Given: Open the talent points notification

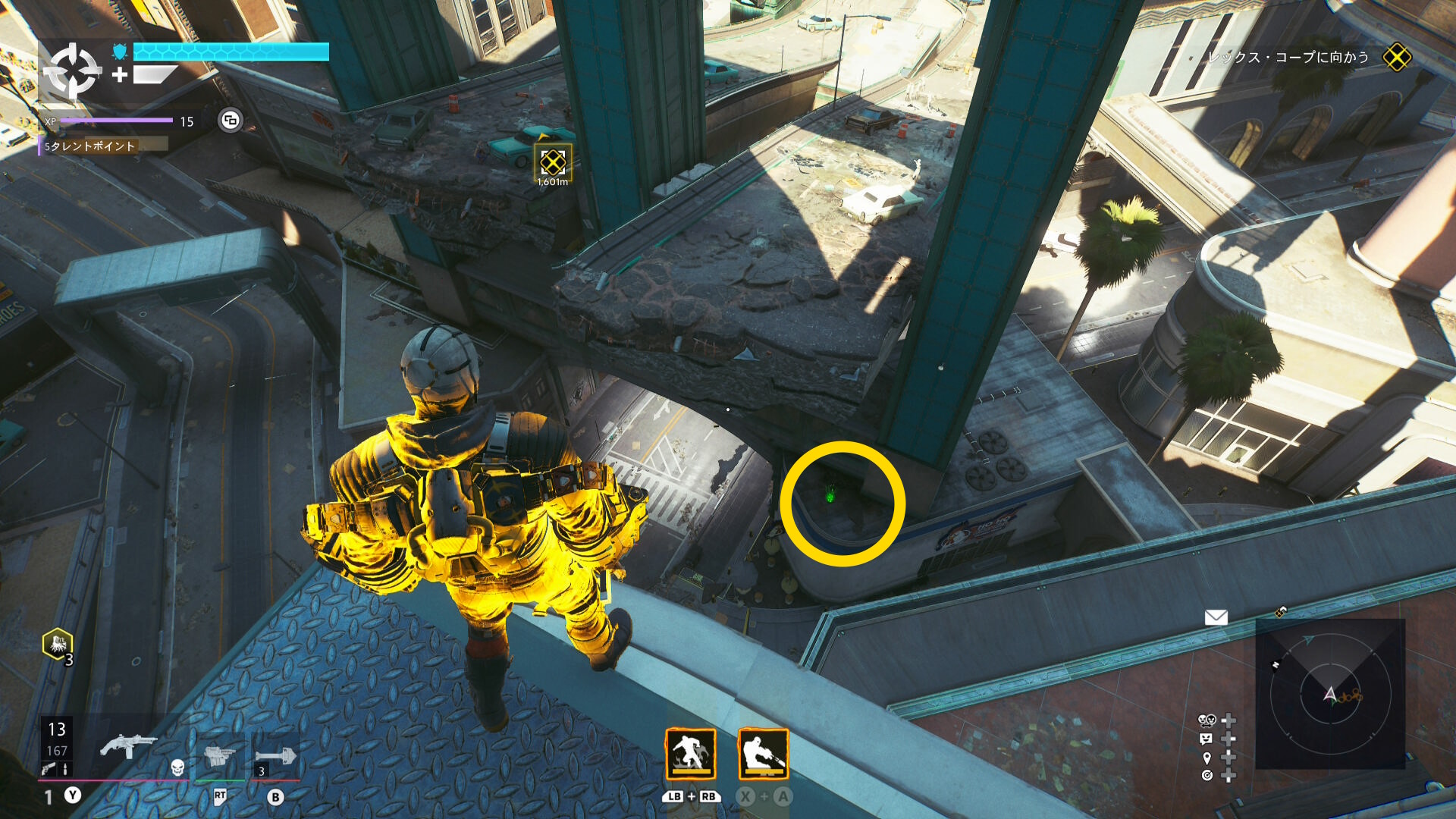Looking at the screenshot, I should (x=91, y=146).
